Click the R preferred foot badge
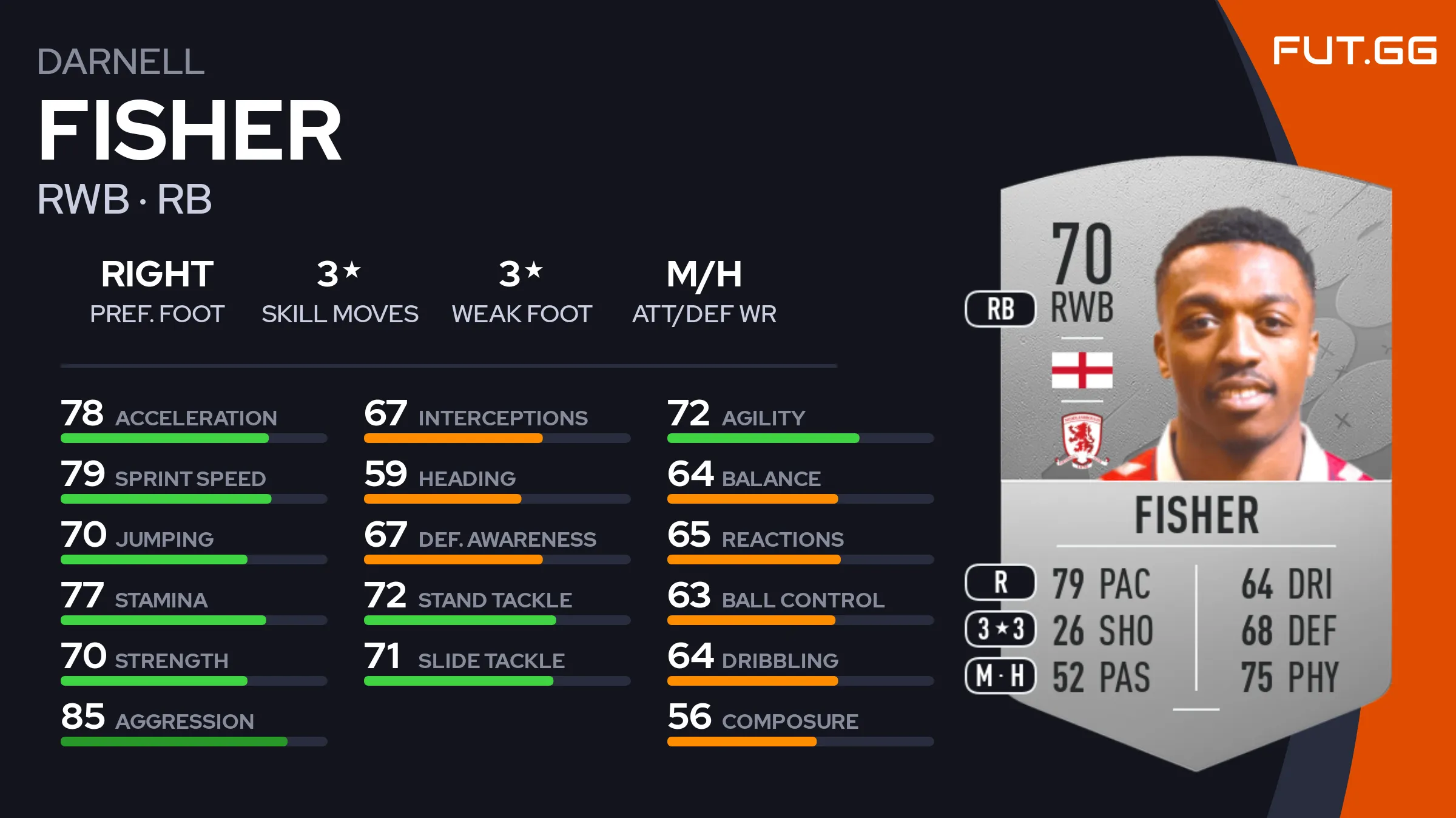Viewport: 1456px width, 818px height. click(x=1000, y=582)
